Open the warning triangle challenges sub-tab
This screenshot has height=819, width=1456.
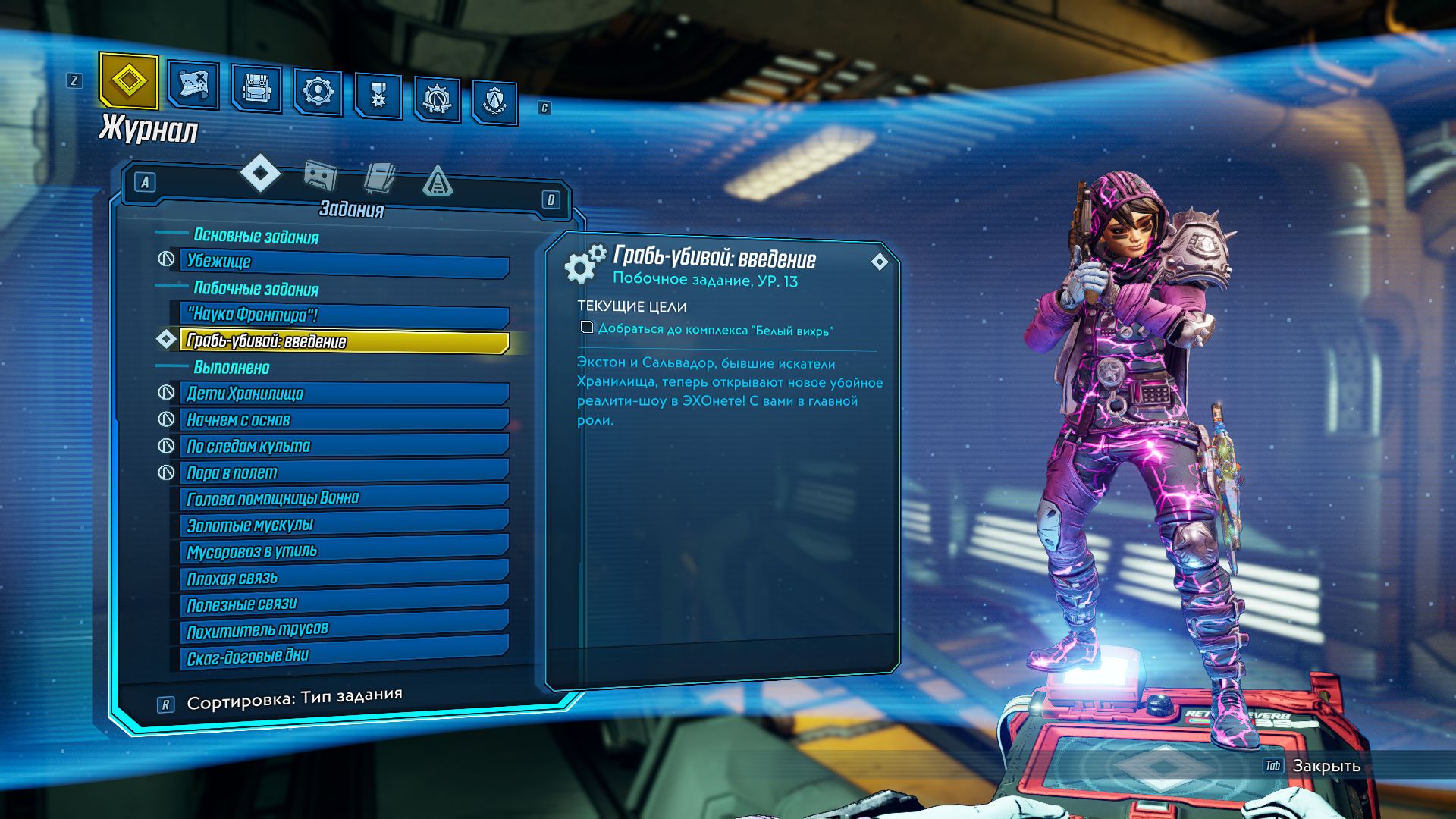coord(437,182)
